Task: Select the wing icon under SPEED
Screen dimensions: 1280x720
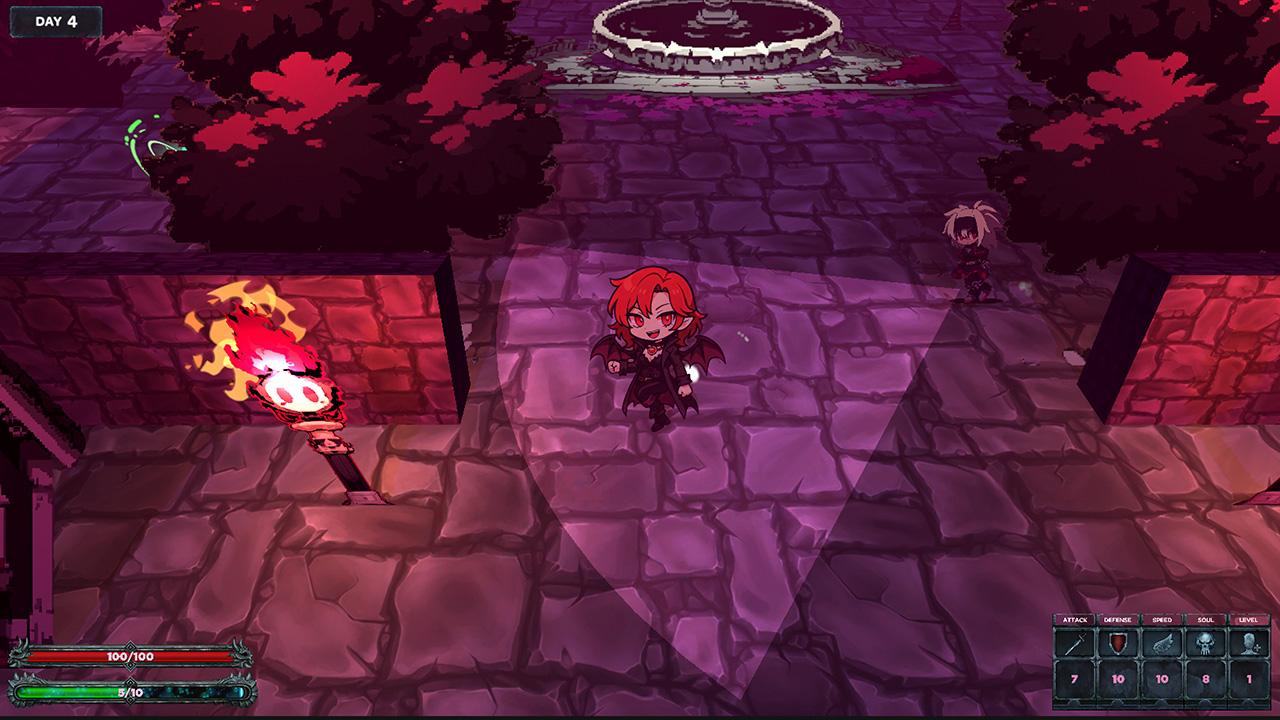Action: point(1161,642)
